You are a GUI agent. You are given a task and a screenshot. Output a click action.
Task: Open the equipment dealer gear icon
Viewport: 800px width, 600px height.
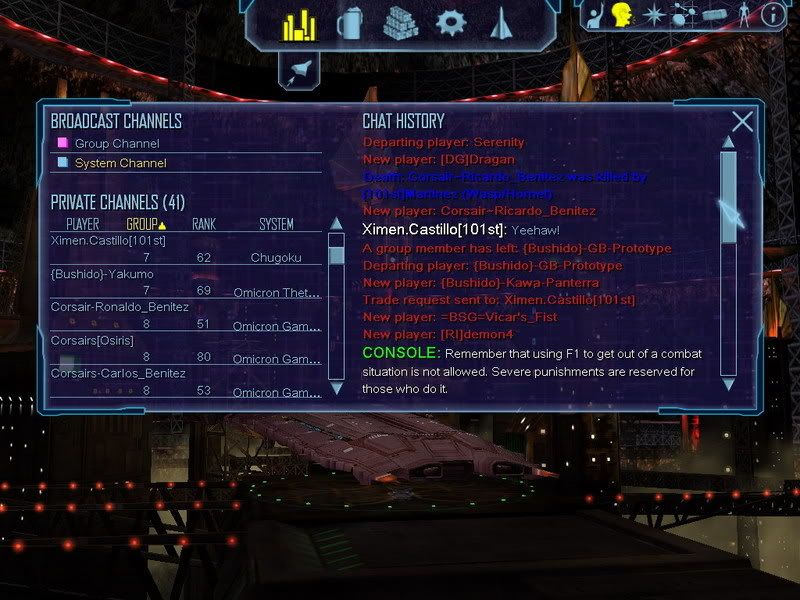click(452, 23)
